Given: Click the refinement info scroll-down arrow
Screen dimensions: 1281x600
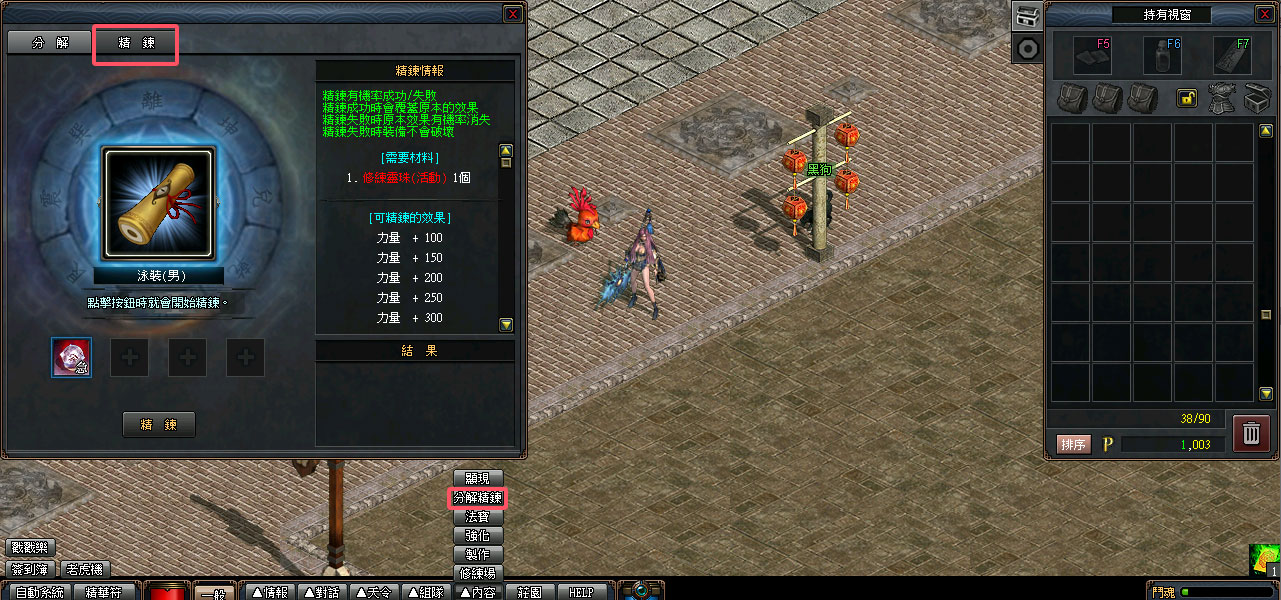Looking at the screenshot, I should (x=506, y=324).
